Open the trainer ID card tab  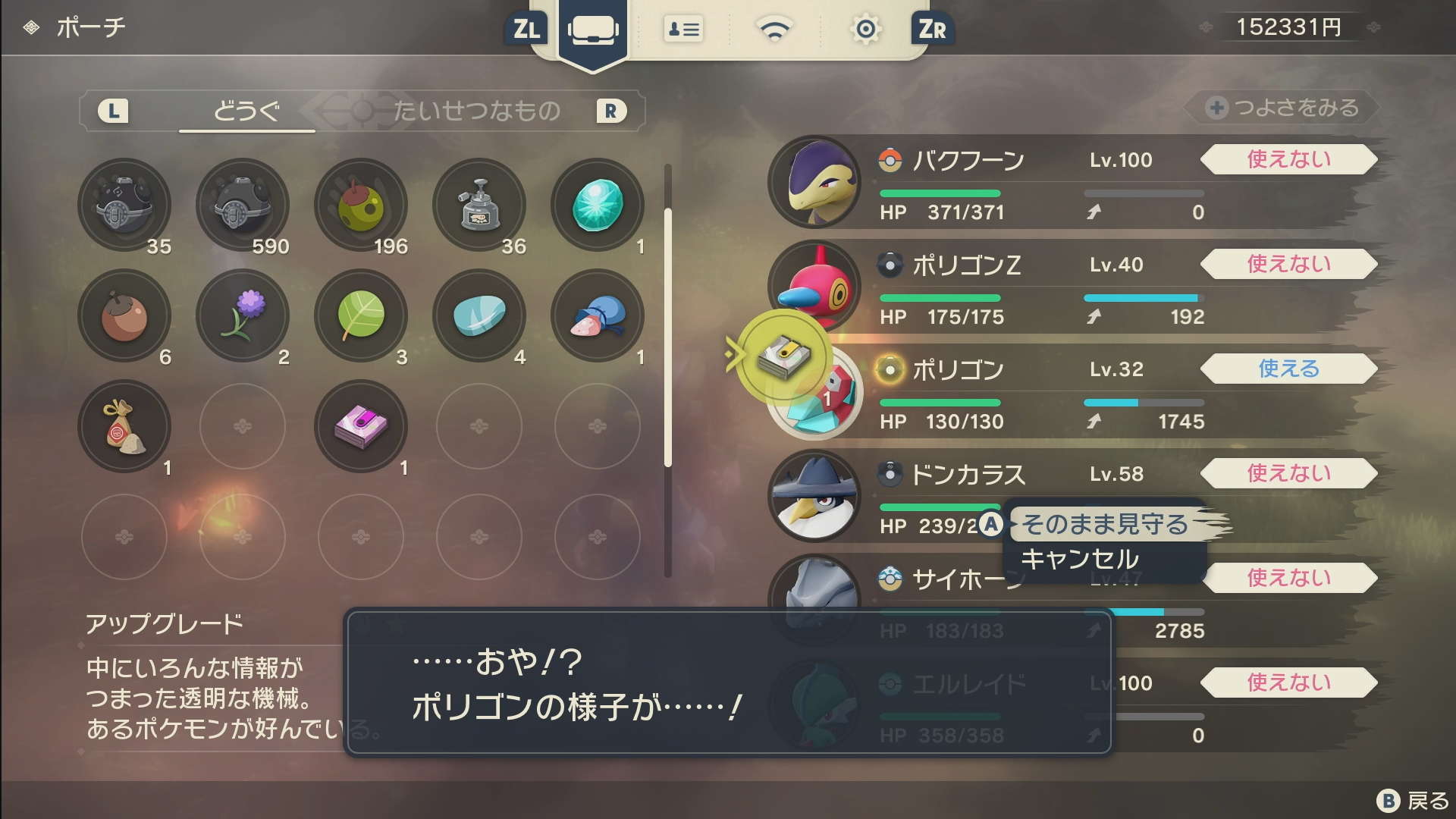(x=683, y=30)
